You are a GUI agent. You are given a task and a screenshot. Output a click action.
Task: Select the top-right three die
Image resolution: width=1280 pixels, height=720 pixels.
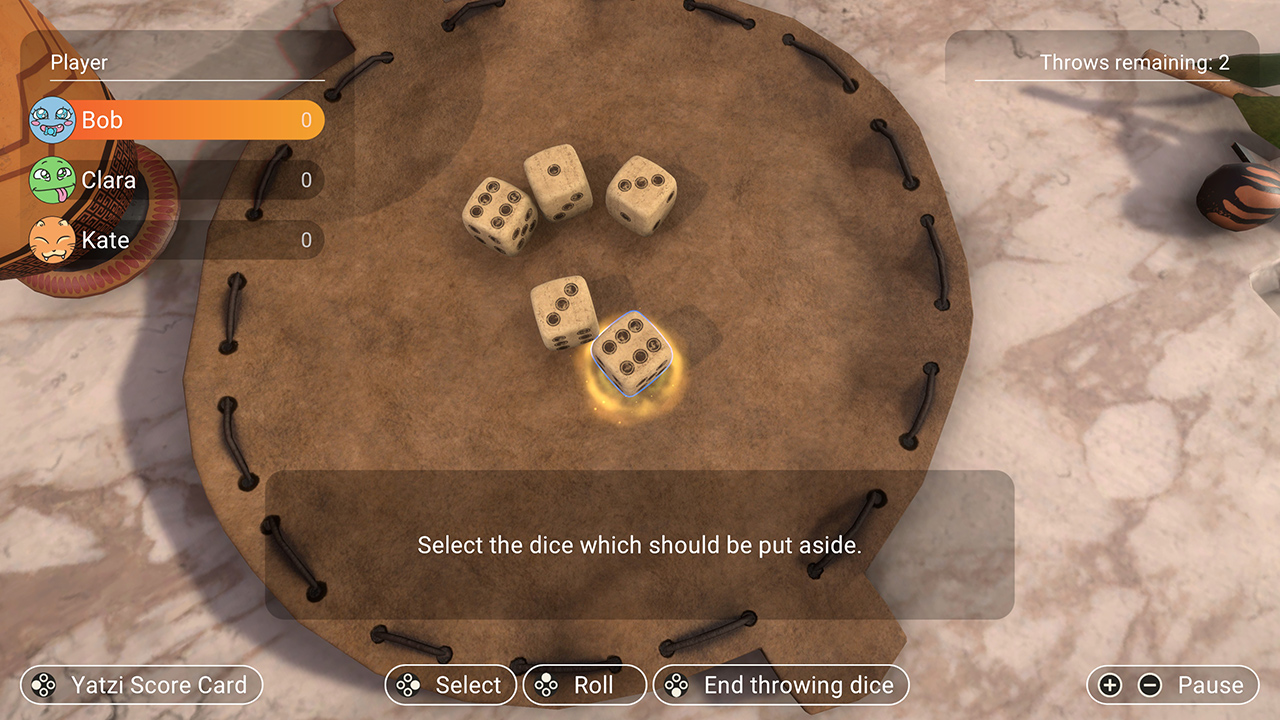tap(640, 192)
